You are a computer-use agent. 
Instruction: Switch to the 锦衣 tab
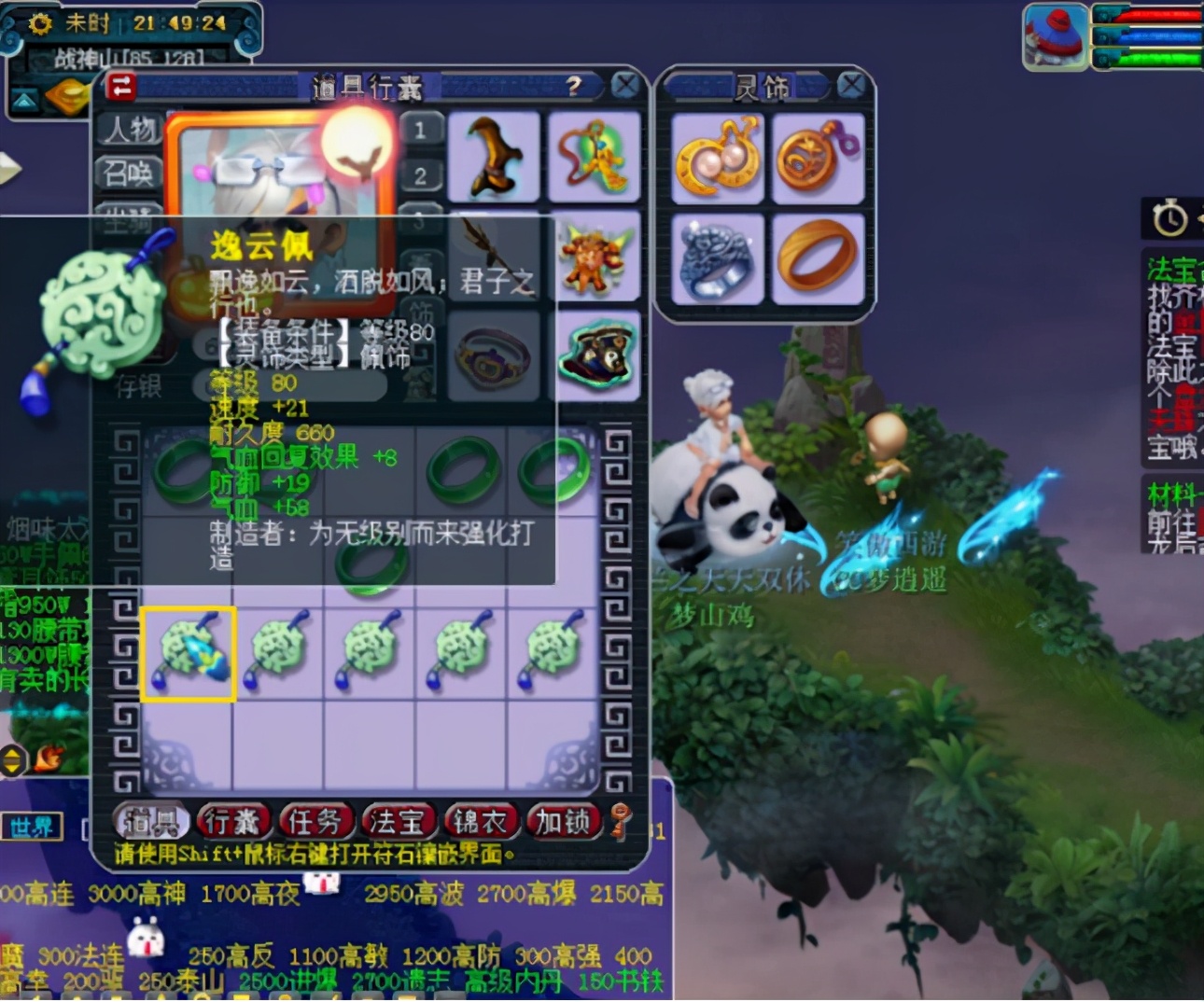pos(476,822)
